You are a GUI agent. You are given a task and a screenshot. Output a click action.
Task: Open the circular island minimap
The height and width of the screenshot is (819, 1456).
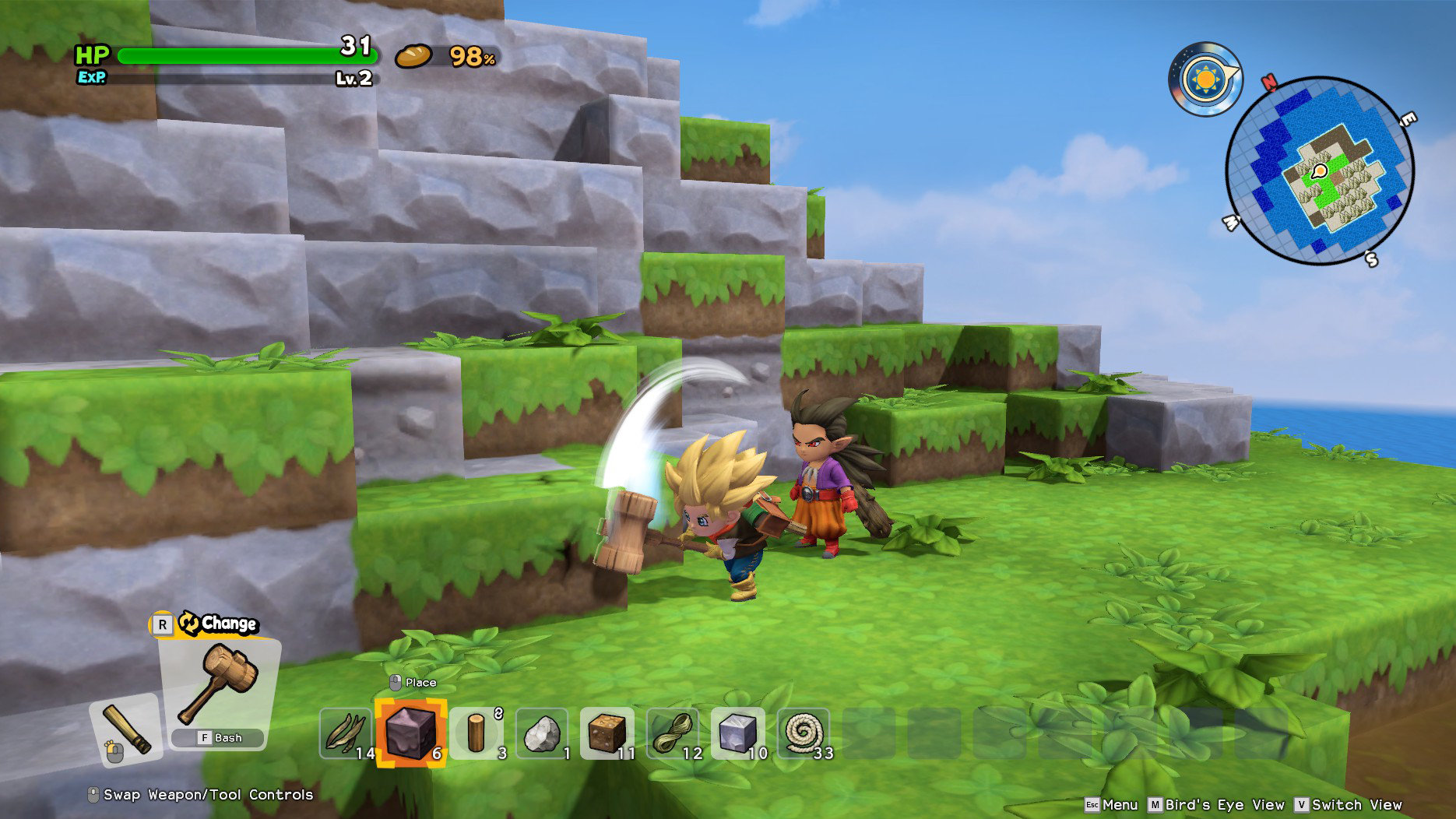[x=1320, y=170]
